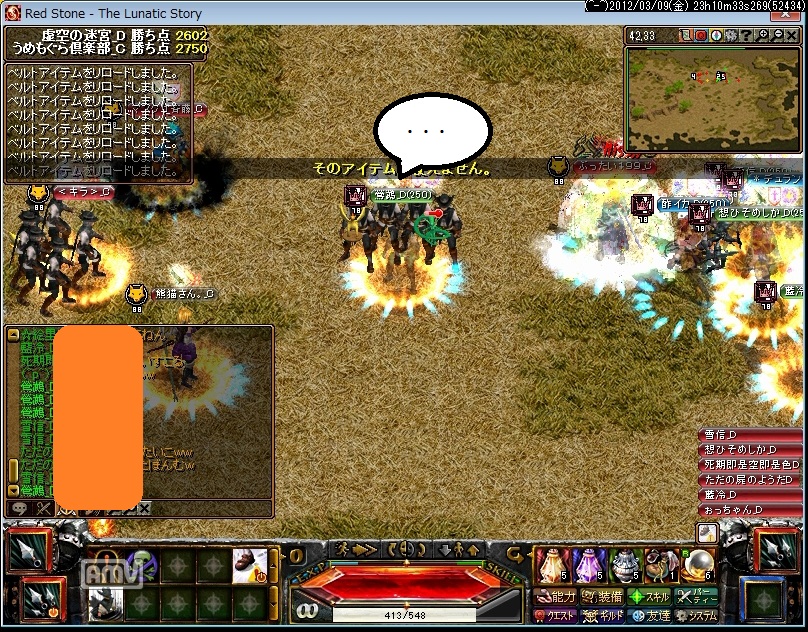Open the ギルド (guild) window
Image resolution: width=808 pixels, height=632 pixels.
(x=603, y=616)
